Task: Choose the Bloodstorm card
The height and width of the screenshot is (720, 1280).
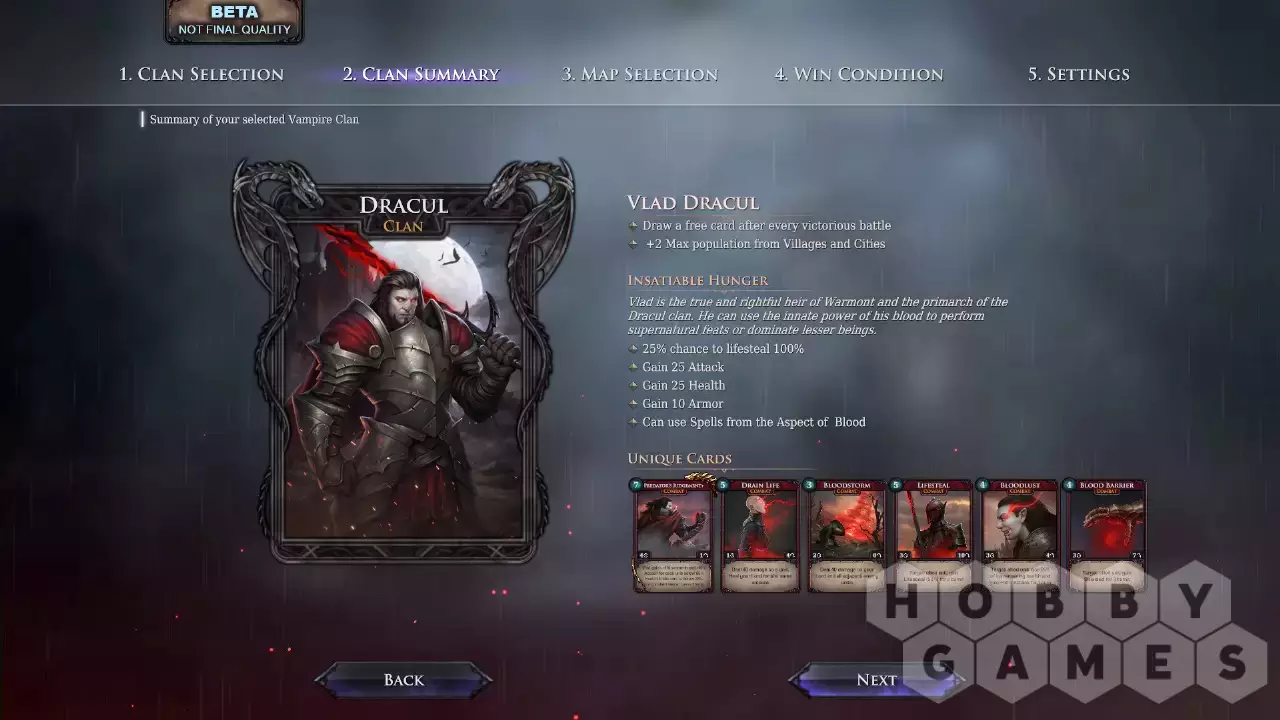Action: click(846, 535)
